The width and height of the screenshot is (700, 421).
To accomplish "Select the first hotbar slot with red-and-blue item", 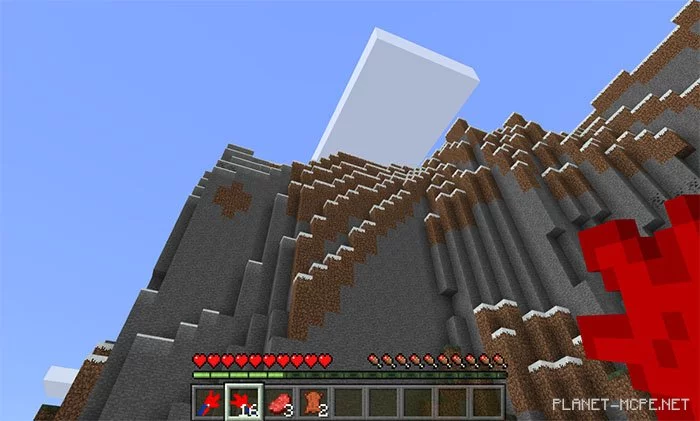I will (x=209, y=402).
